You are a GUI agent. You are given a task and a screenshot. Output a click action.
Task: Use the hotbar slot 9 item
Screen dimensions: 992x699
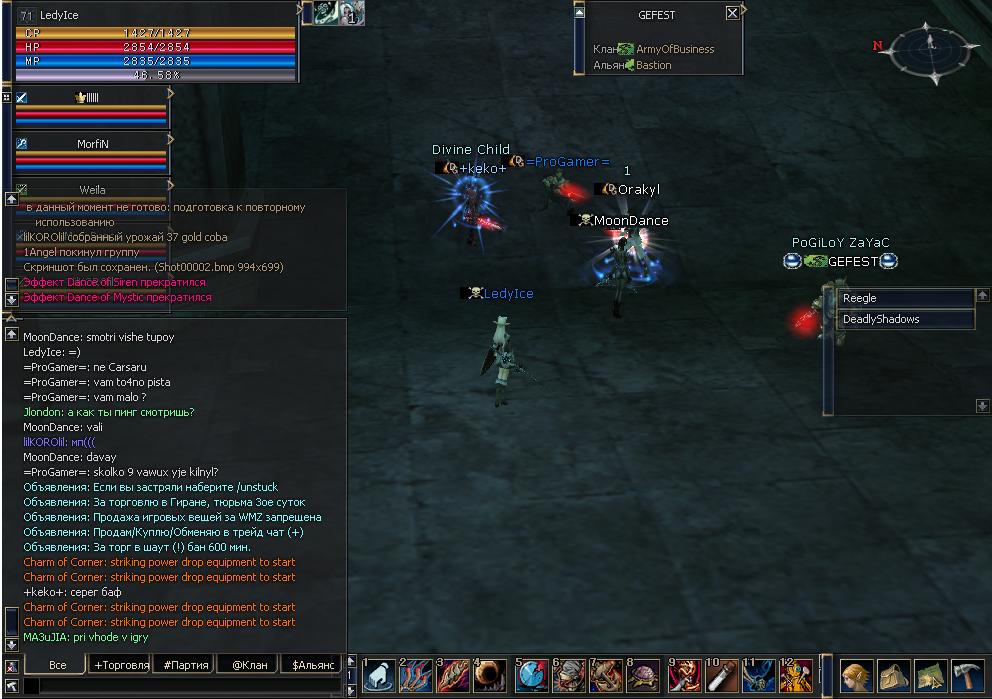pos(684,677)
